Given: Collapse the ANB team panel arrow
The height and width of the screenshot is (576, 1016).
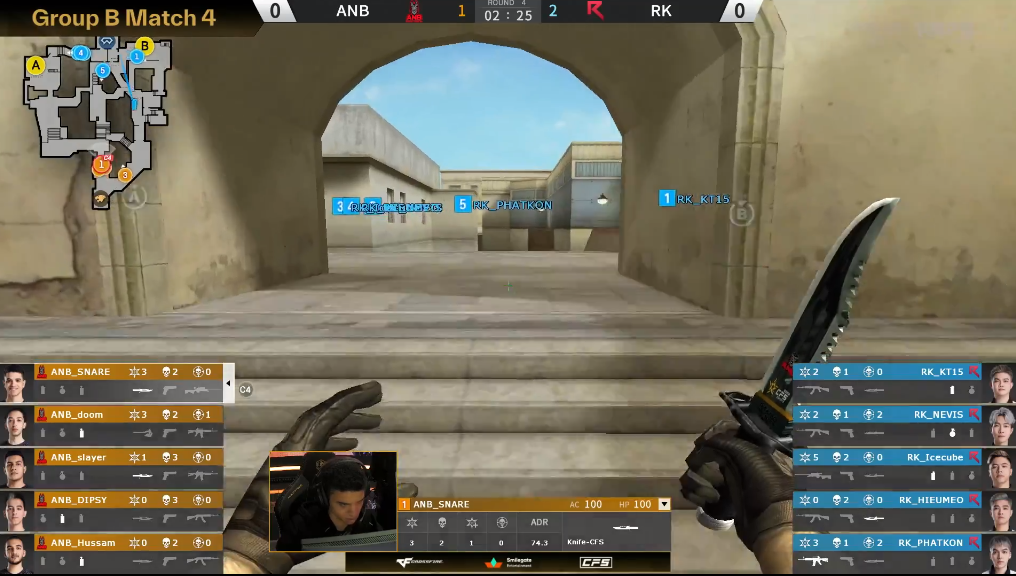Looking at the screenshot, I should point(229,383).
